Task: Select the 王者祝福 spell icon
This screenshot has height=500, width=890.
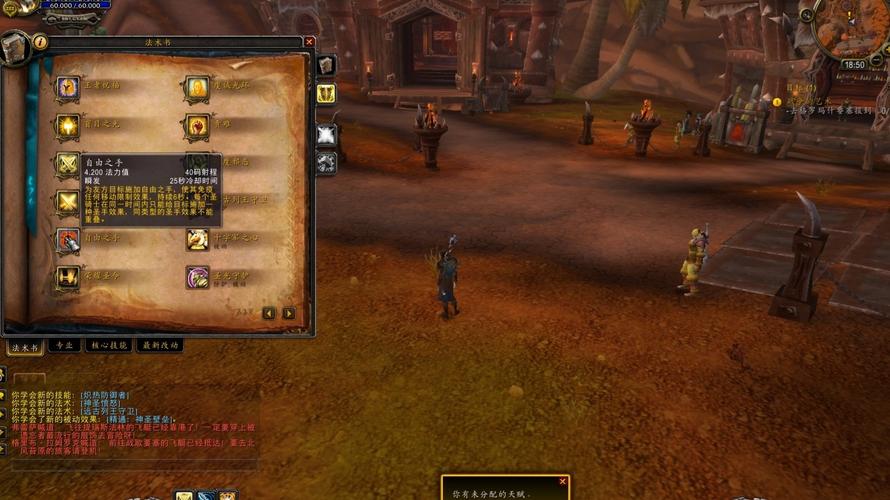Action: pyautogui.click(x=67, y=88)
